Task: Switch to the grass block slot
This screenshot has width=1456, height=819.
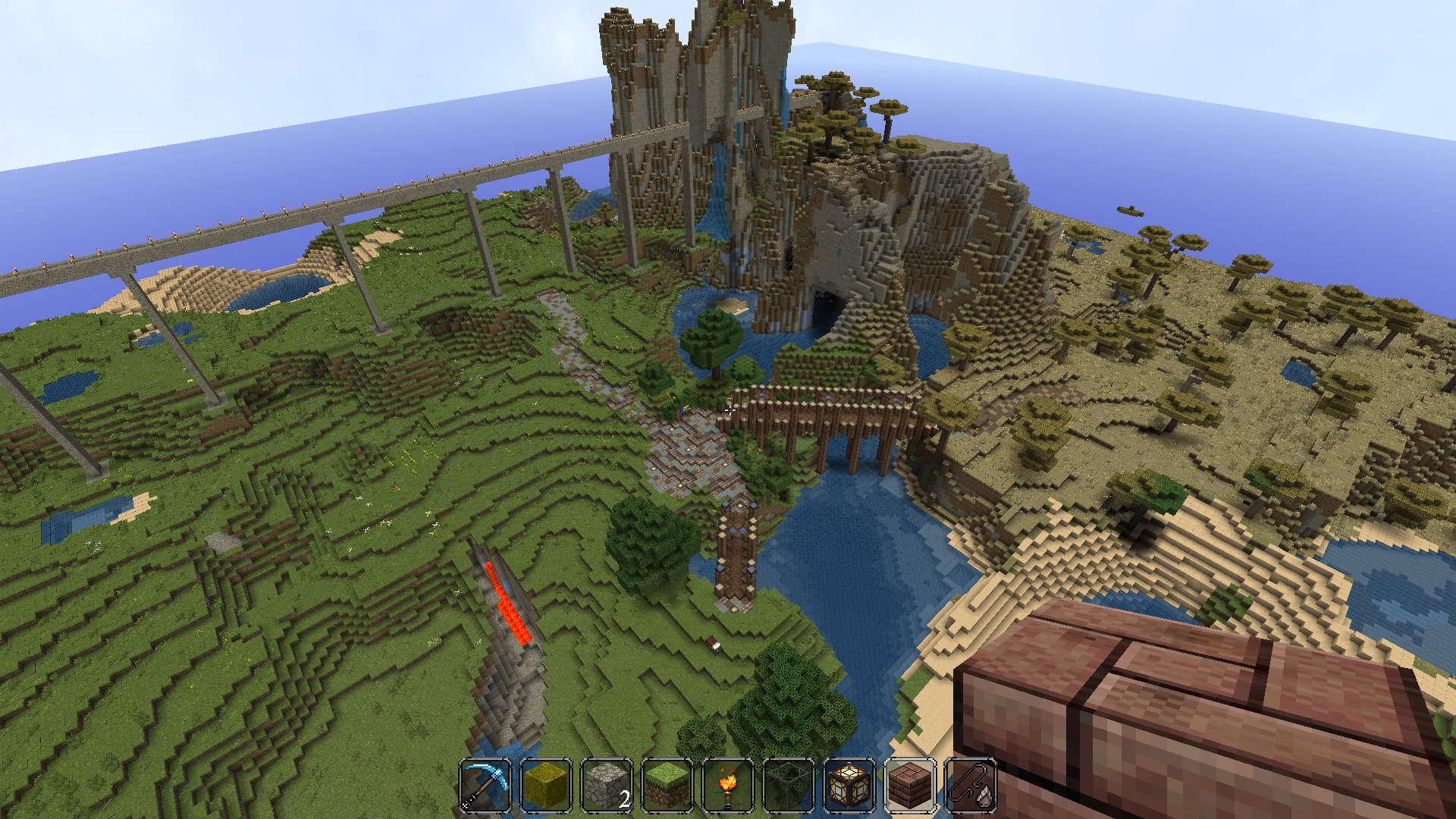Action: coord(667,786)
